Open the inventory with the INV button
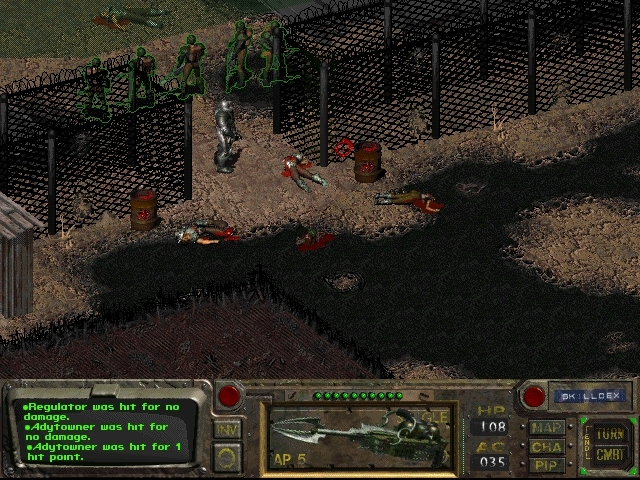This screenshot has height=480, width=640. [x=228, y=429]
